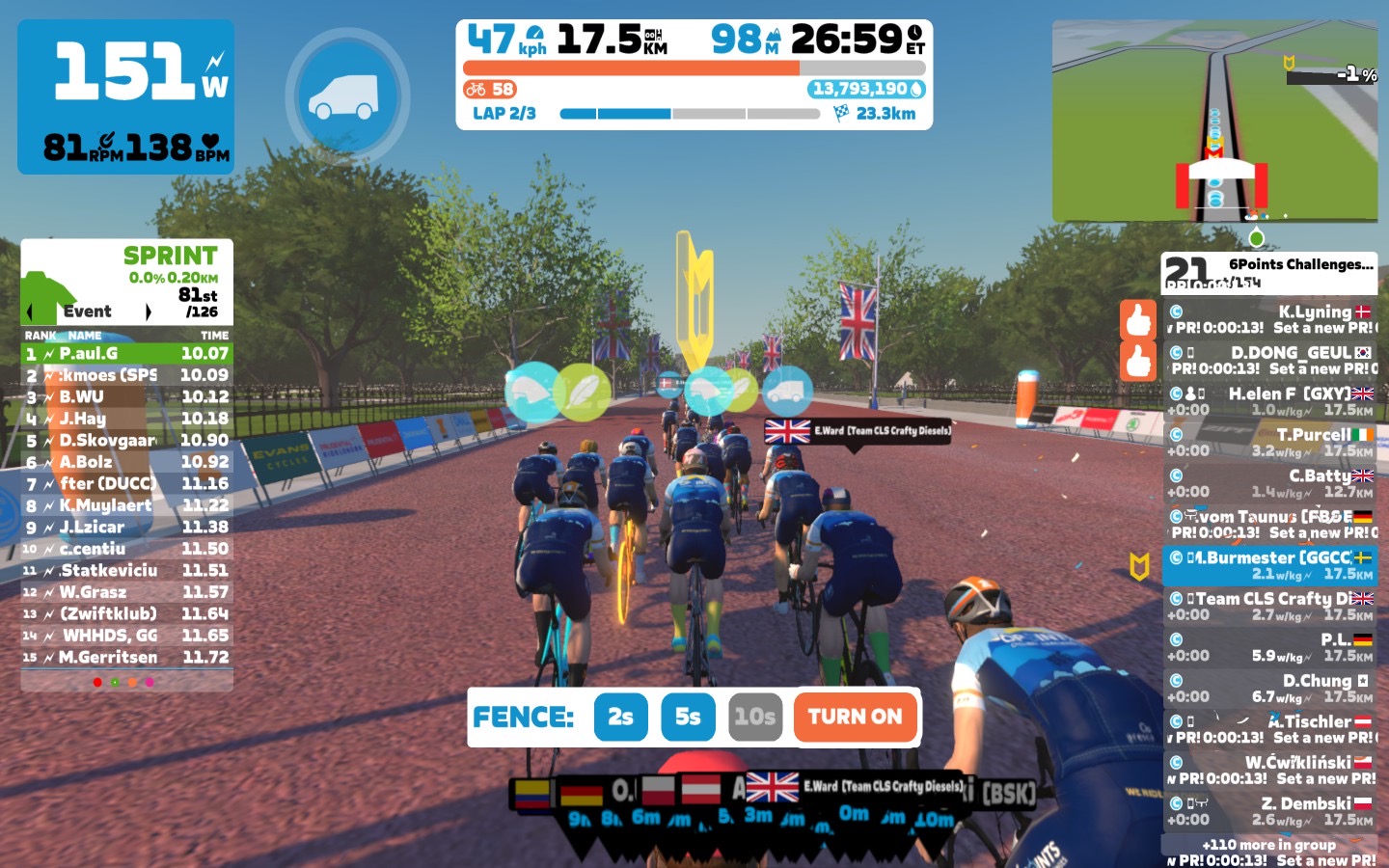Image resolution: width=1389 pixels, height=868 pixels.
Task: Pick D.Chung from nearby riders
Action: tap(1269, 689)
